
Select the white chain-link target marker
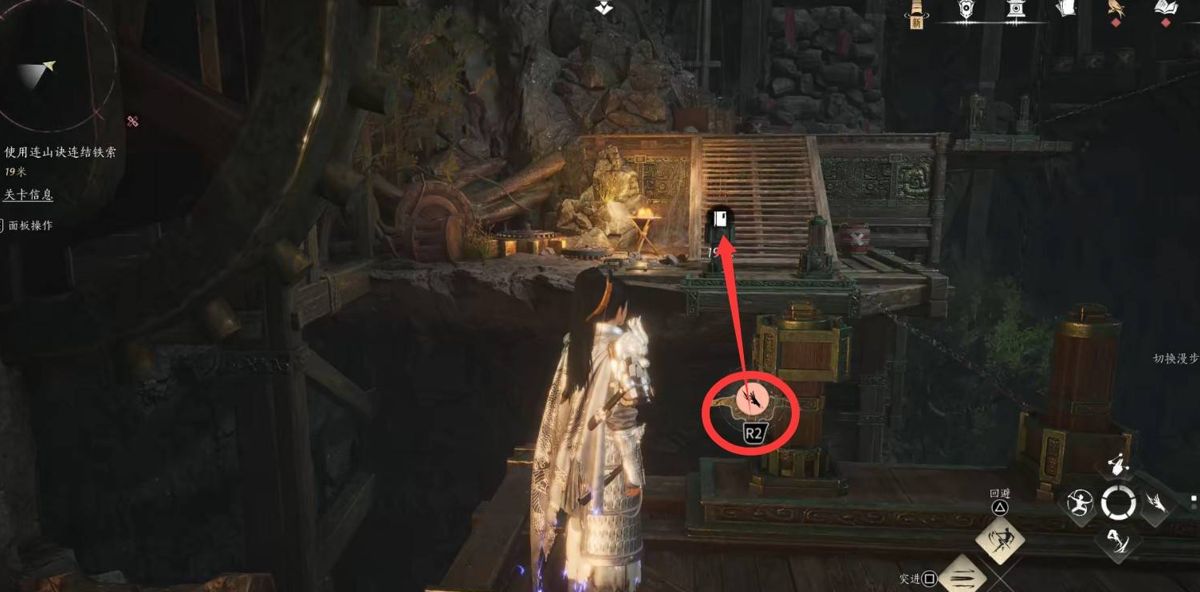[x=720, y=220]
